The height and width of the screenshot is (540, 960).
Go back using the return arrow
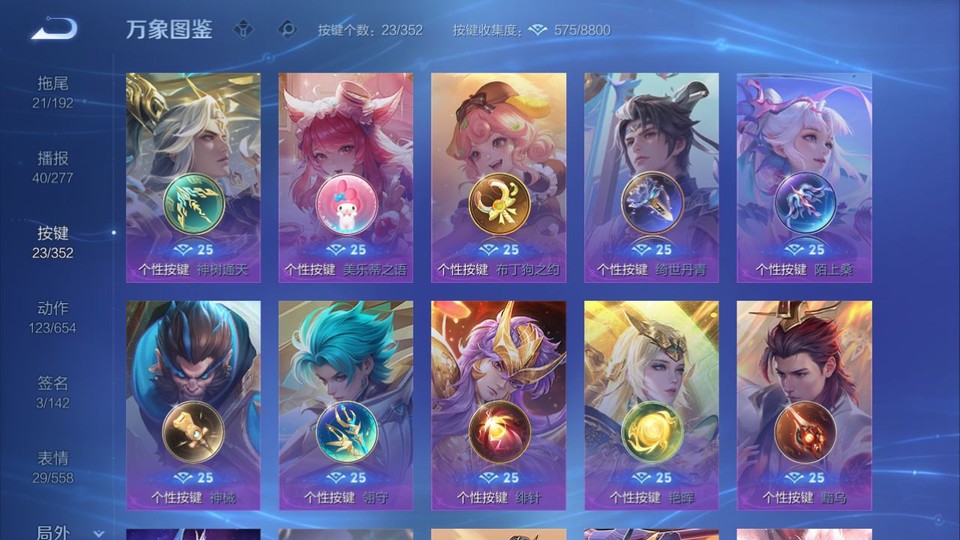tap(54, 29)
